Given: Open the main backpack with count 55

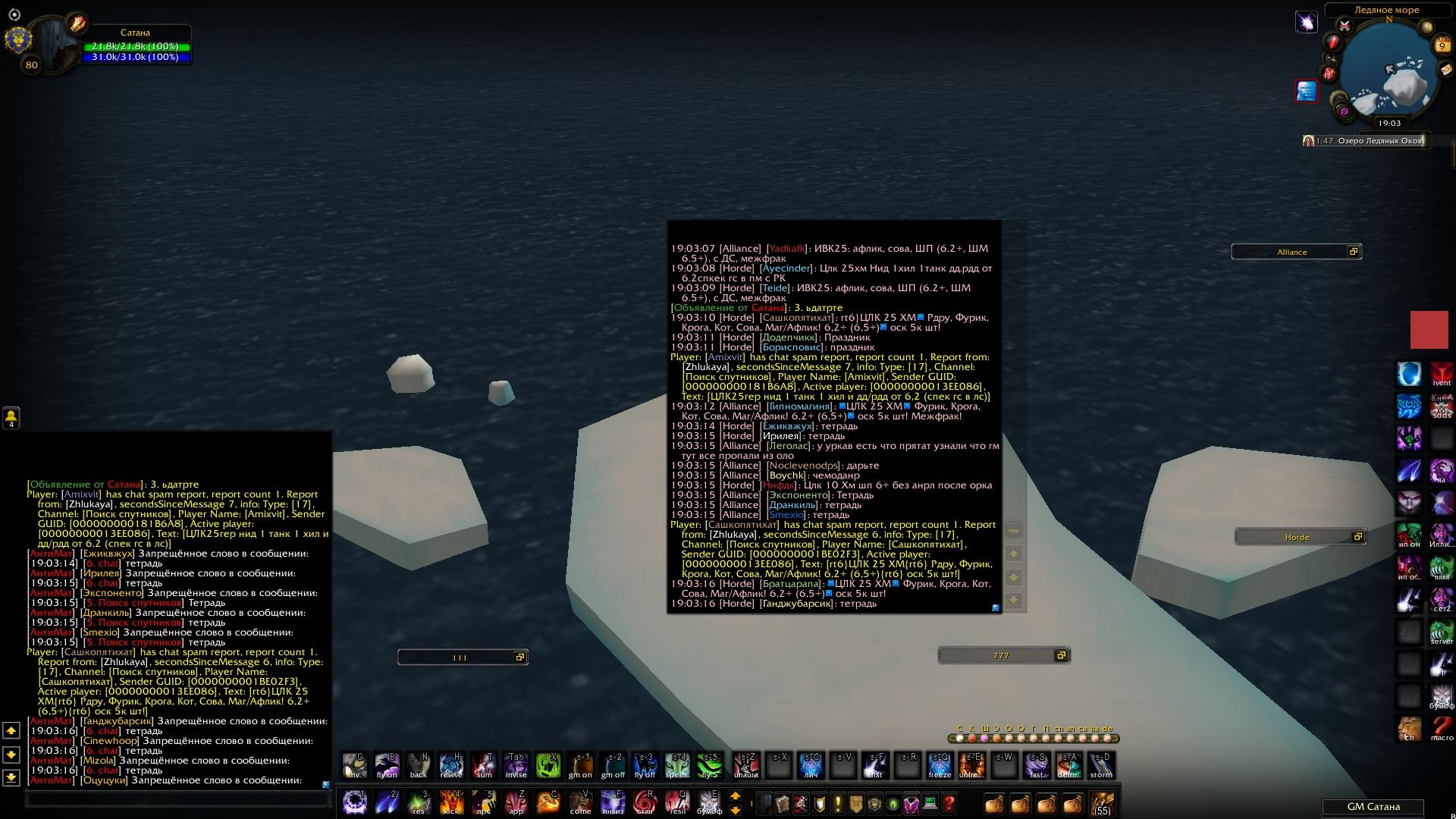Looking at the screenshot, I should [x=1102, y=803].
